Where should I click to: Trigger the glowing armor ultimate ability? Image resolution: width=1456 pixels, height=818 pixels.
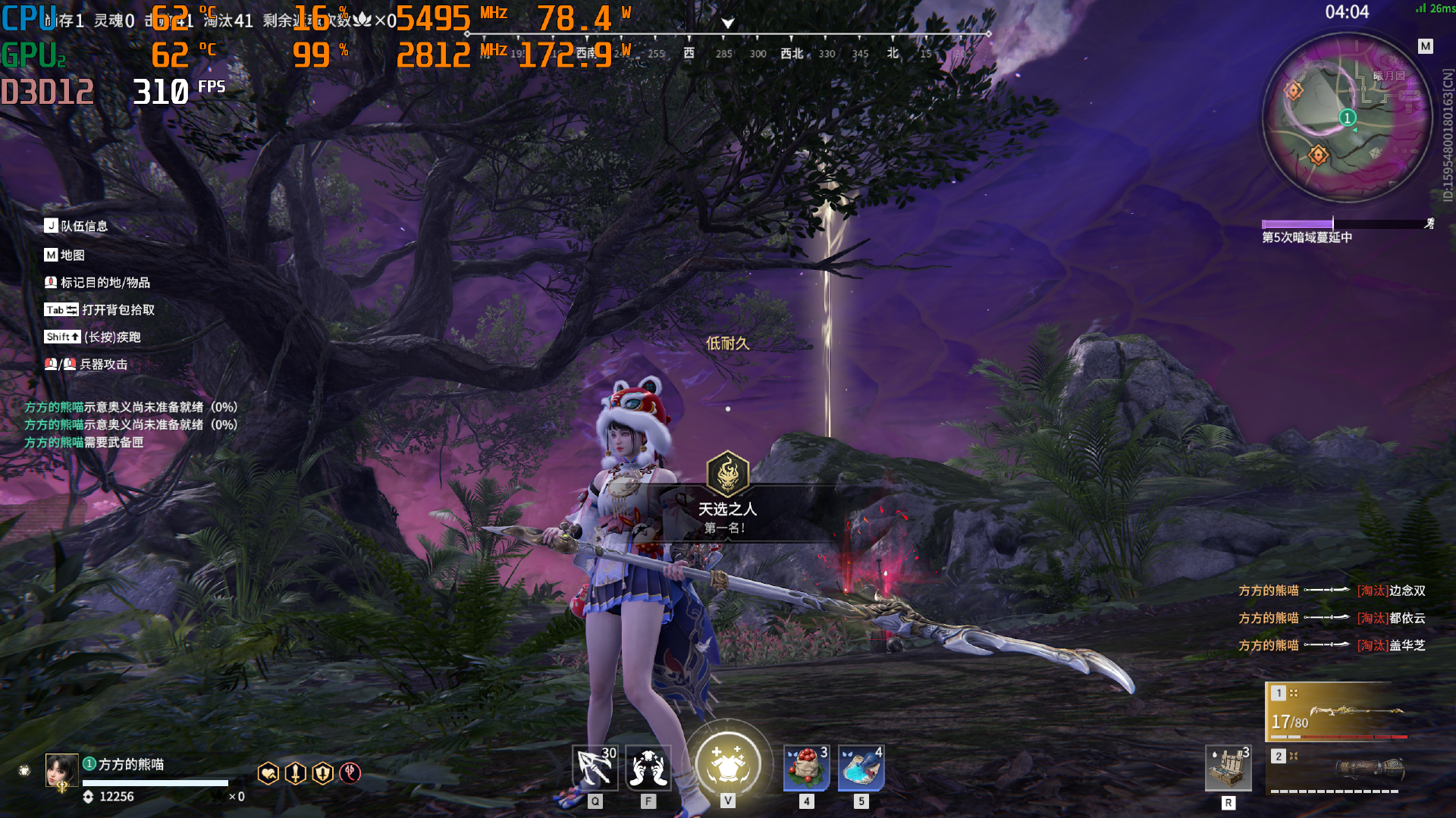click(728, 764)
